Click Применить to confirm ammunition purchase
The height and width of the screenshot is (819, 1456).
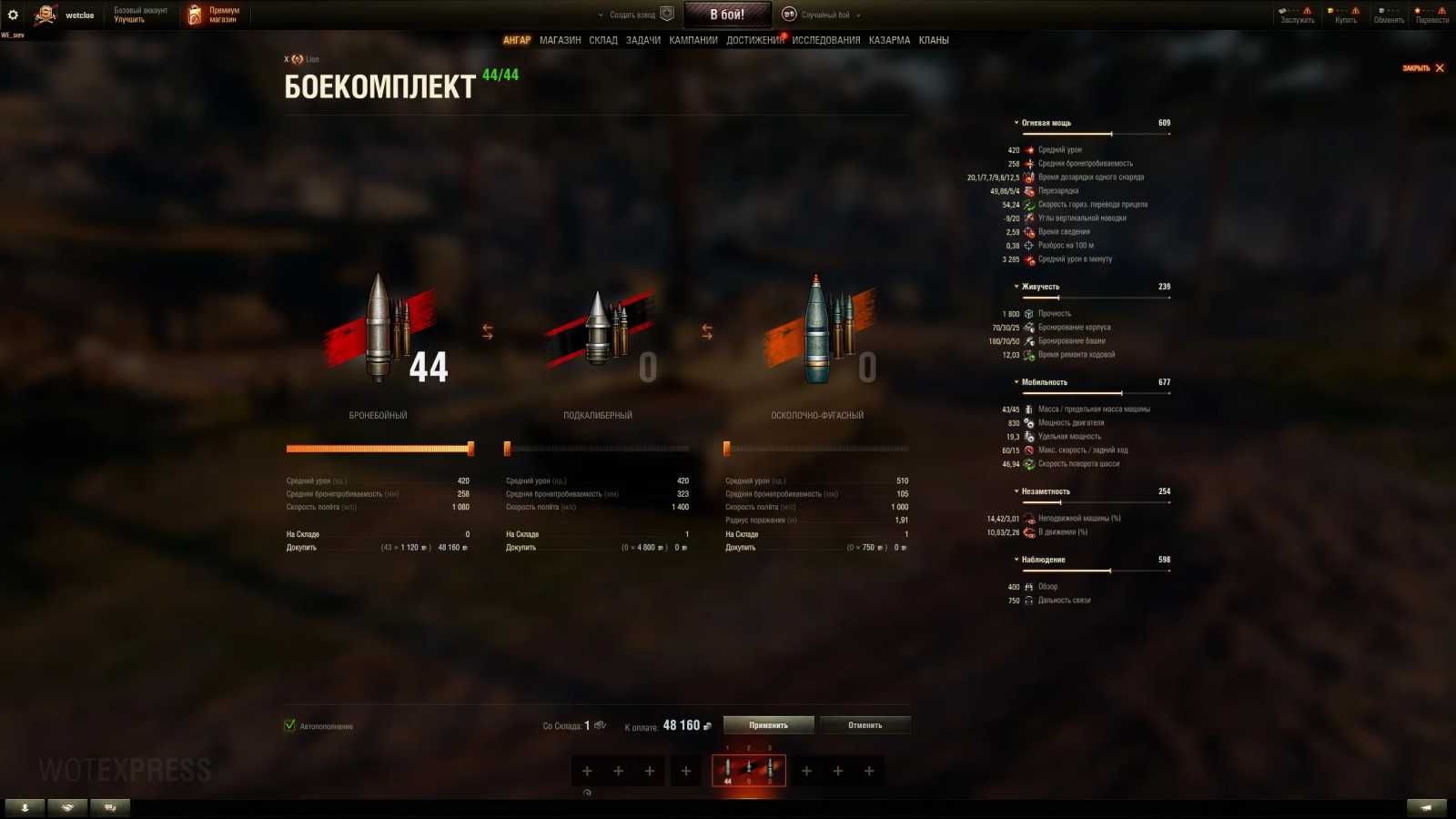[x=767, y=724]
